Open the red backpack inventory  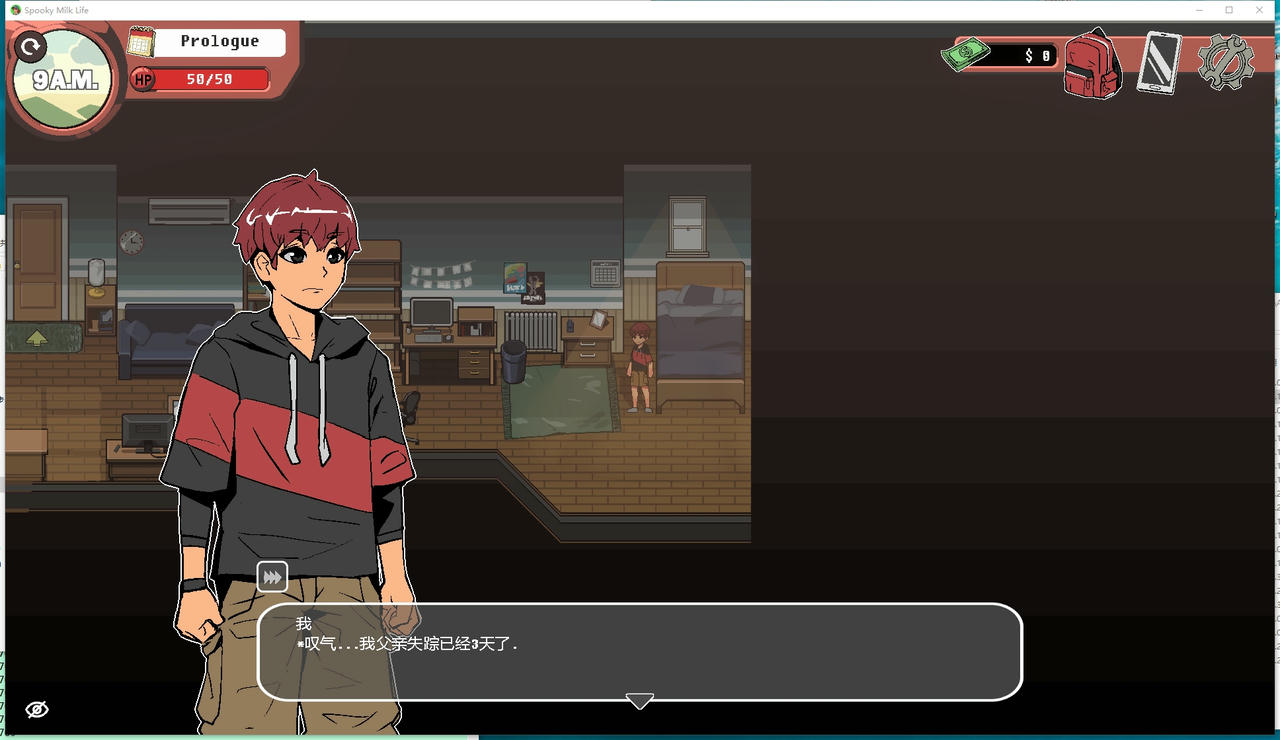coord(1092,63)
